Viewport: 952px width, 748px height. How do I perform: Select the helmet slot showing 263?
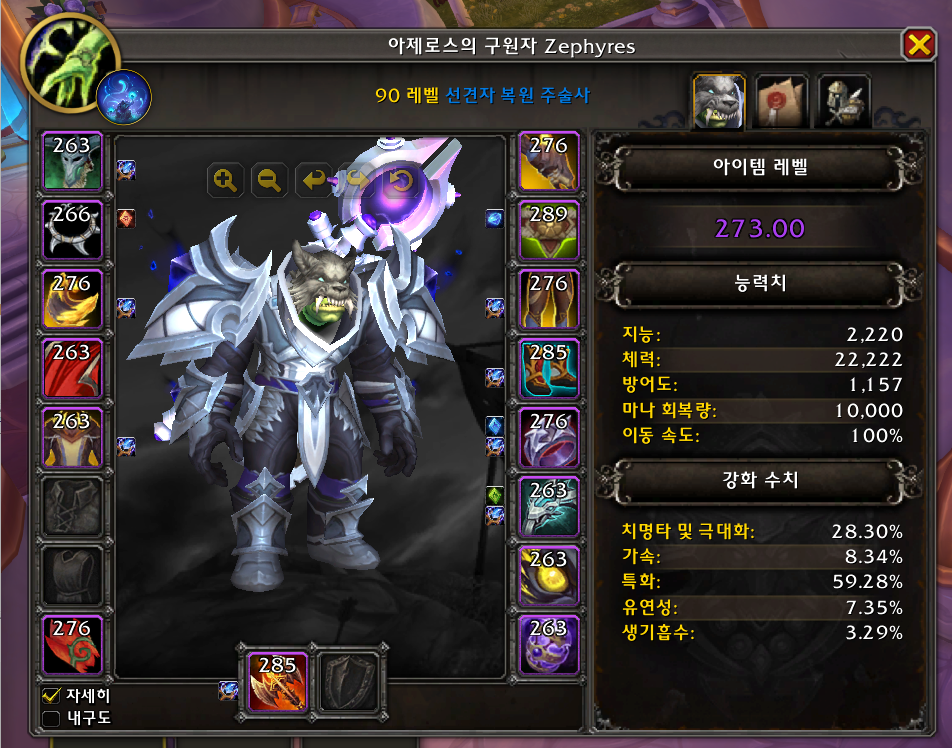point(72,162)
